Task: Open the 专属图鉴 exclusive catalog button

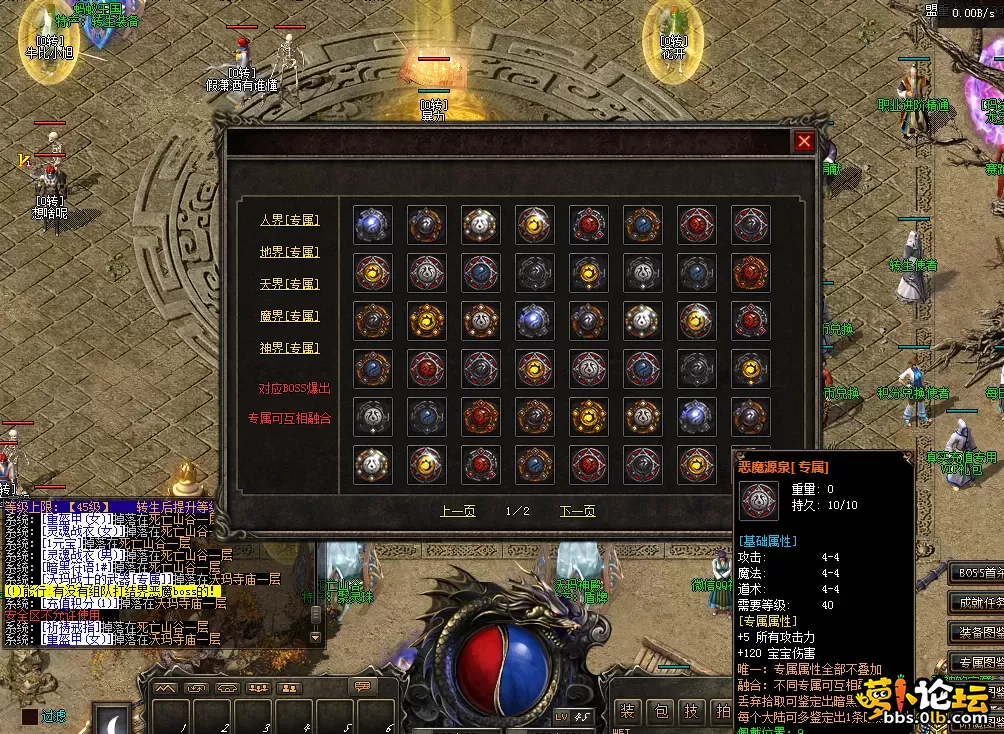Action: (x=977, y=662)
